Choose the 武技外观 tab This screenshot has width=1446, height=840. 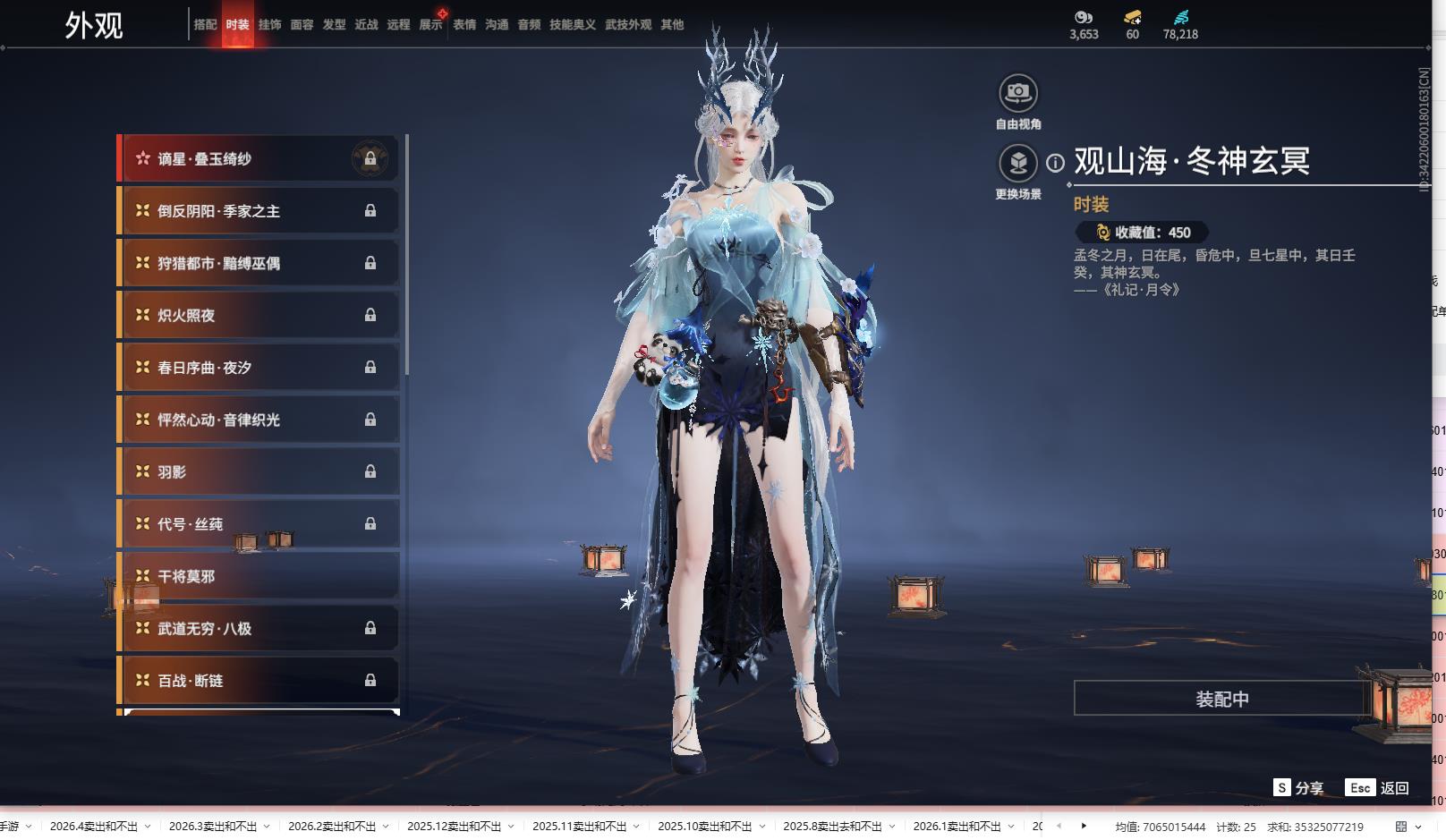tap(627, 25)
